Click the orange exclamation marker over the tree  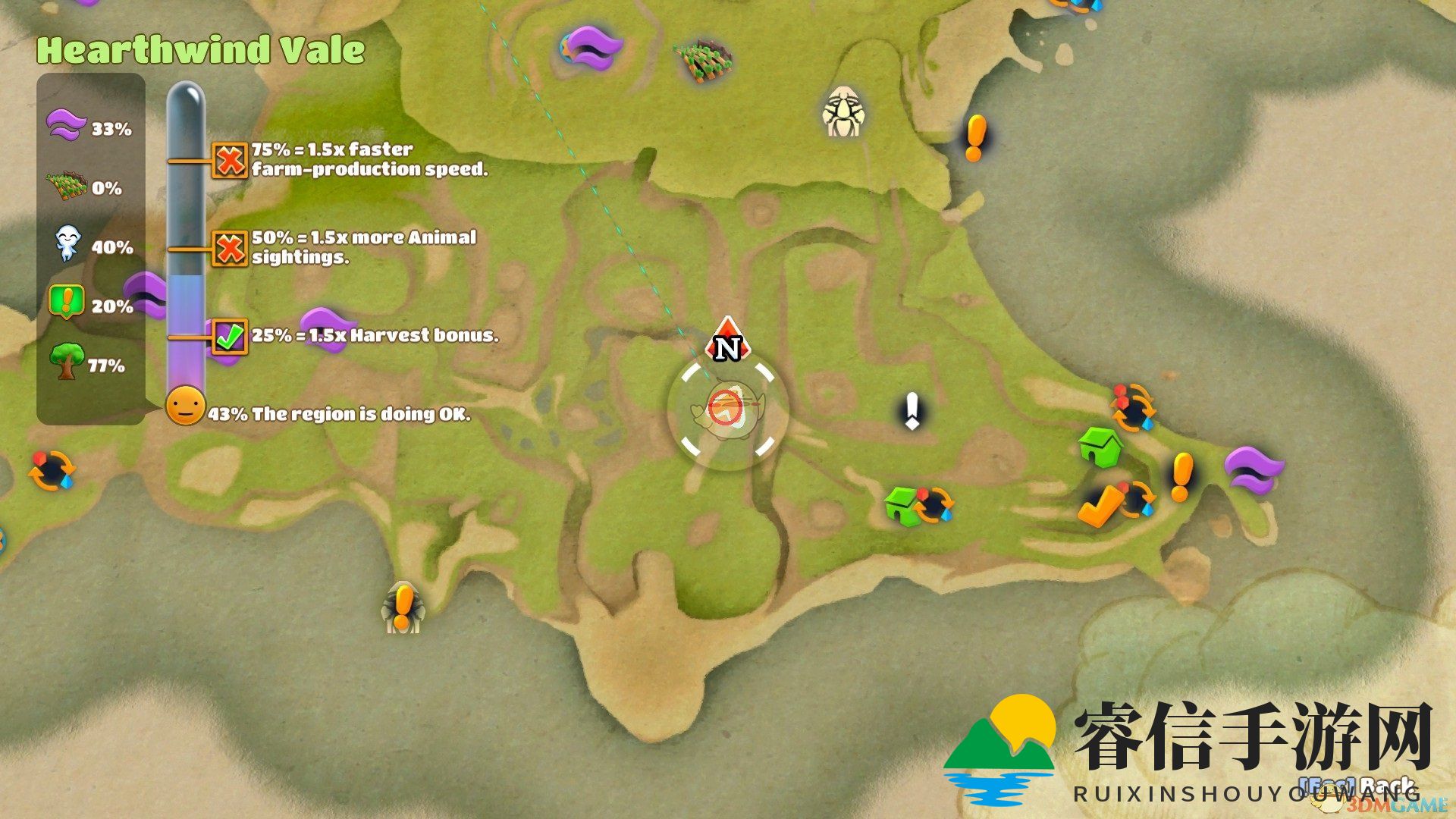point(403,606)
